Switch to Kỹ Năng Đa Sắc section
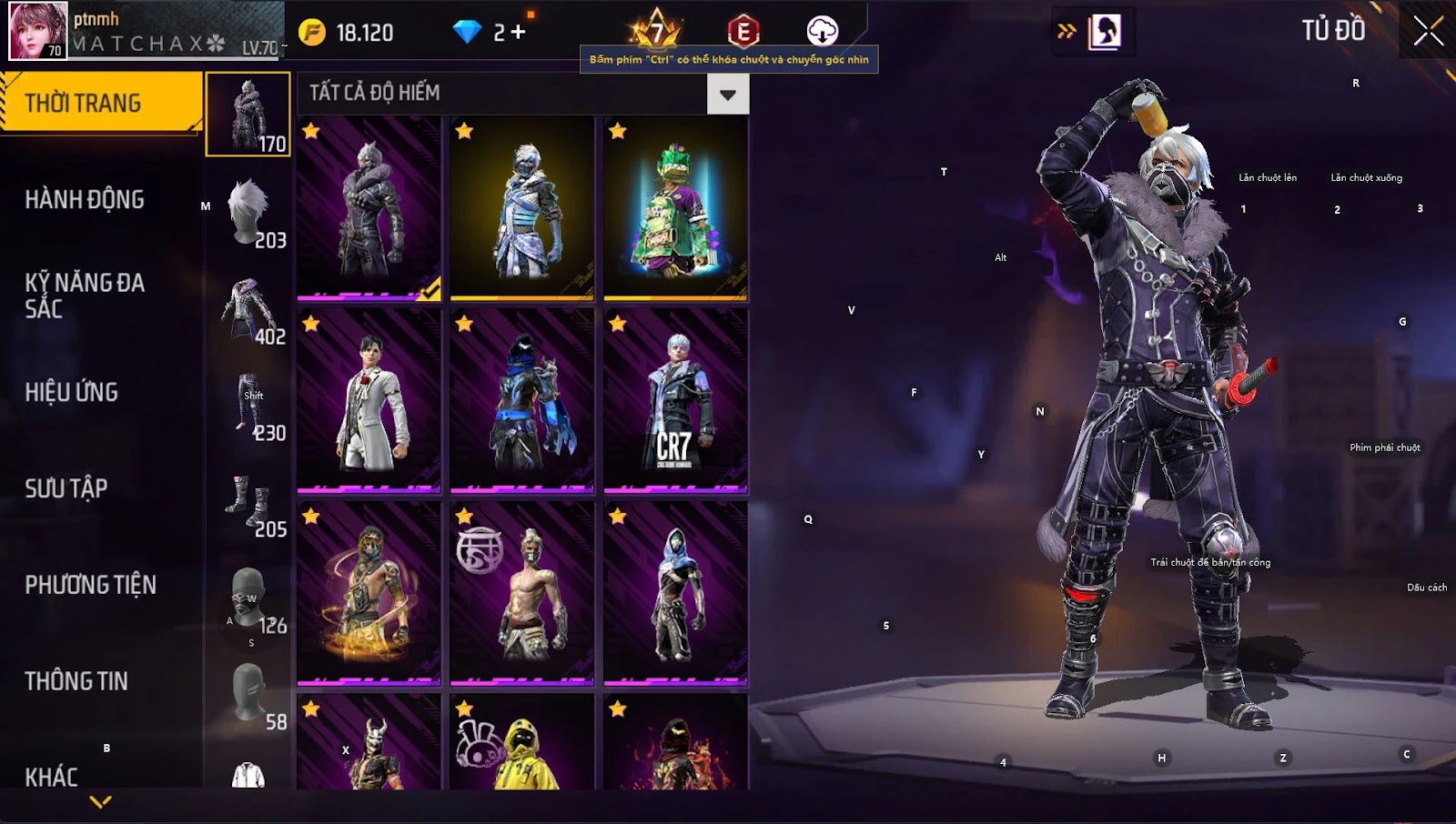 click(85, 295)
